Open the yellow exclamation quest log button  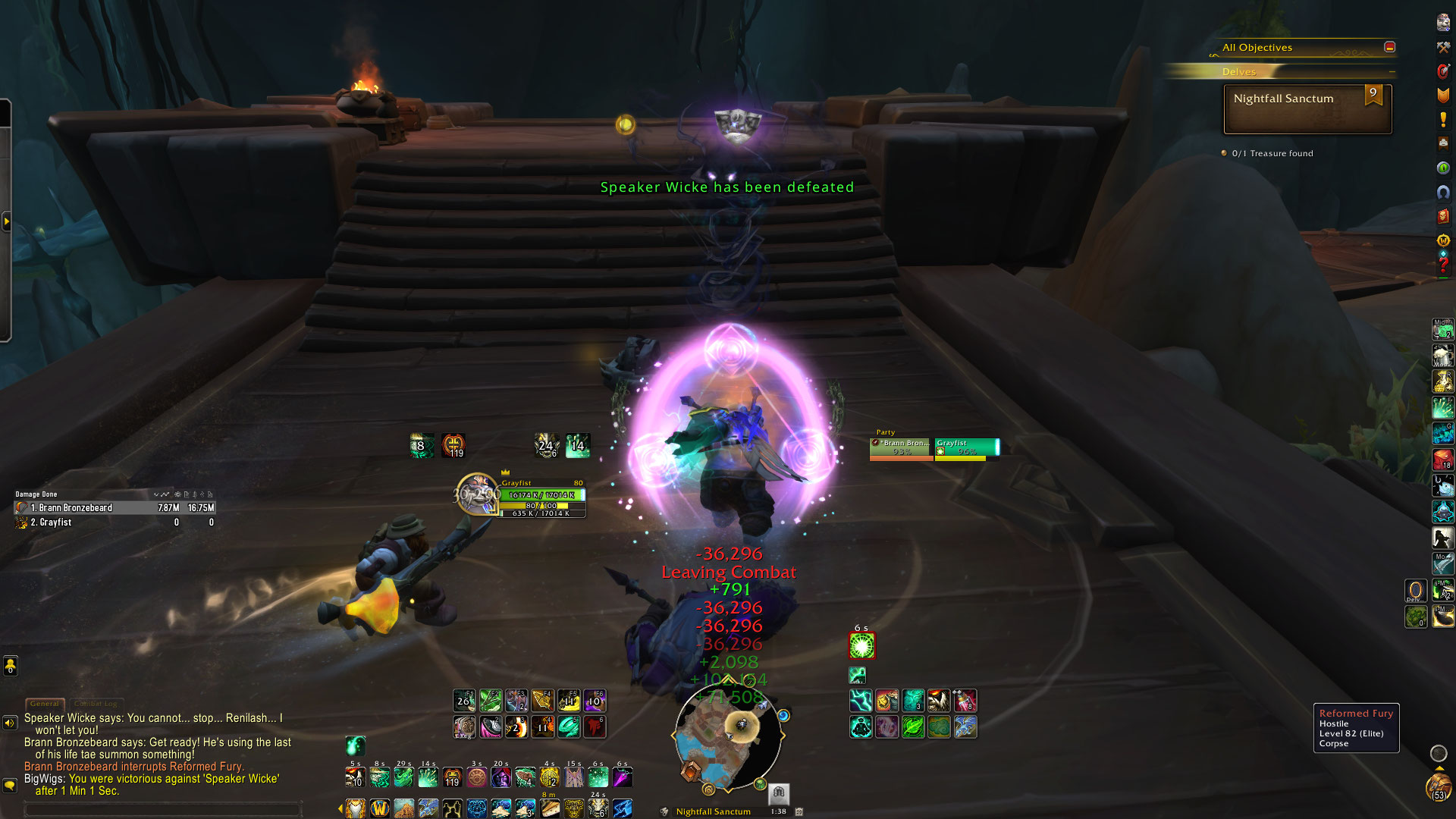(x=1443, y=120)
